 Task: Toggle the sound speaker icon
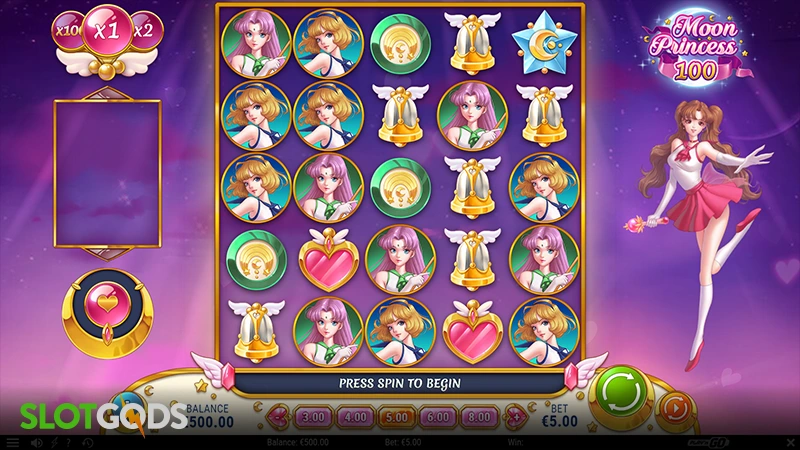pyautogui.click(x=37, y=442)
